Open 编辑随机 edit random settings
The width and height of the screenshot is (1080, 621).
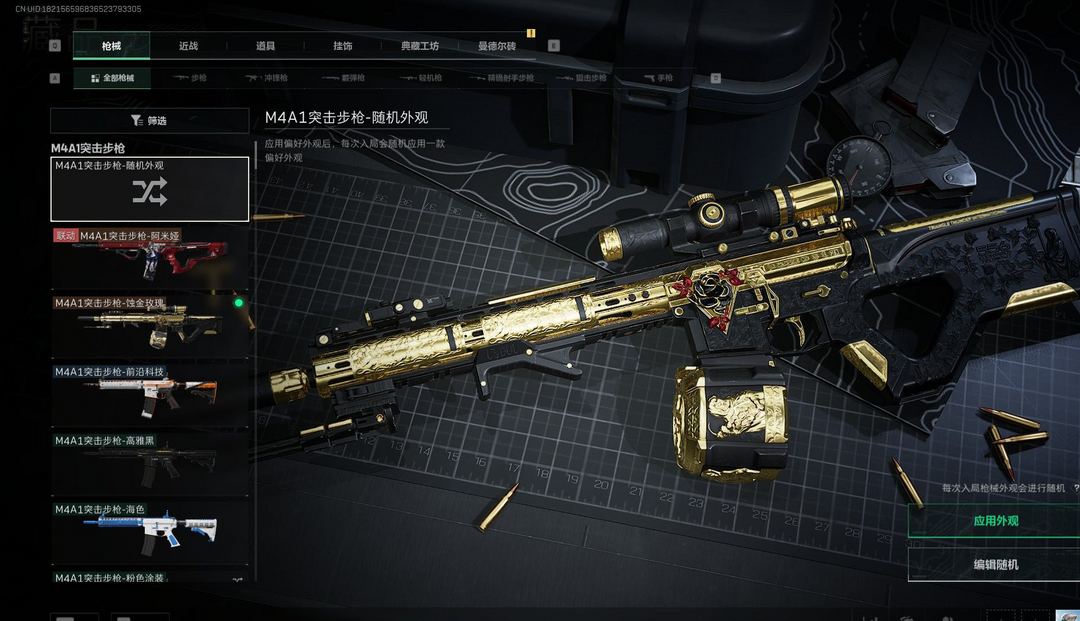pos(995,564)
